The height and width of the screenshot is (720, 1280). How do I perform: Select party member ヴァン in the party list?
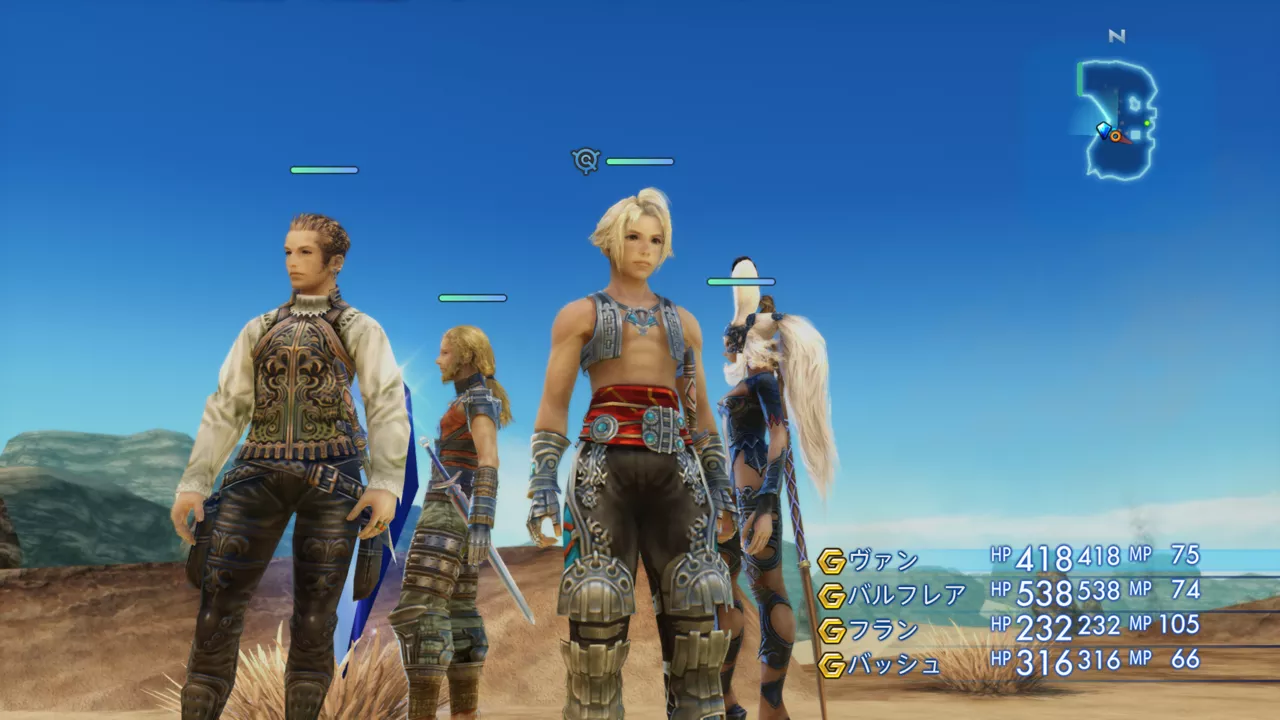(x=883, y=561)
